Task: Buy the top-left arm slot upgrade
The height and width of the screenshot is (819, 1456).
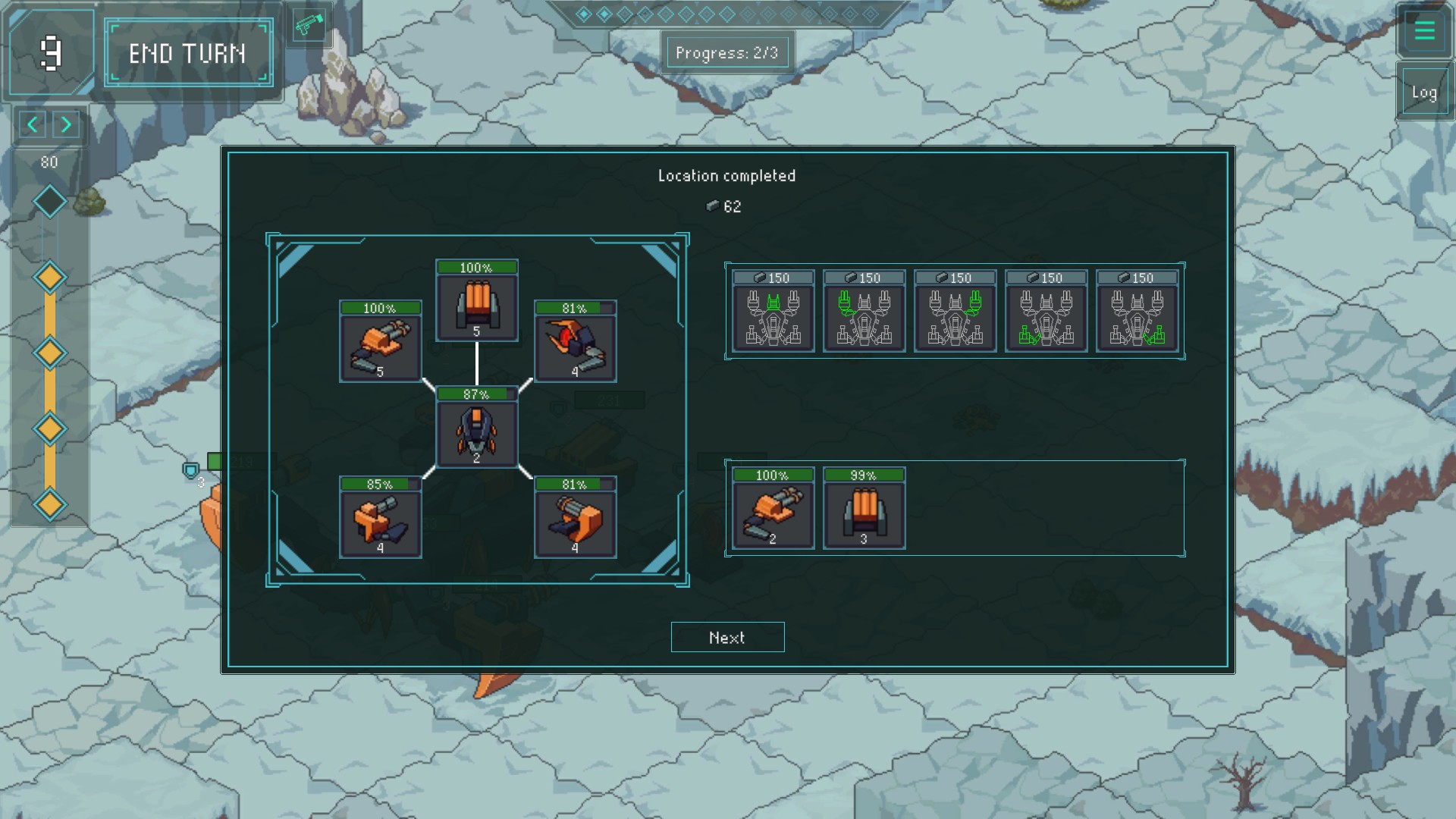Action: click(x=864, y=311)
